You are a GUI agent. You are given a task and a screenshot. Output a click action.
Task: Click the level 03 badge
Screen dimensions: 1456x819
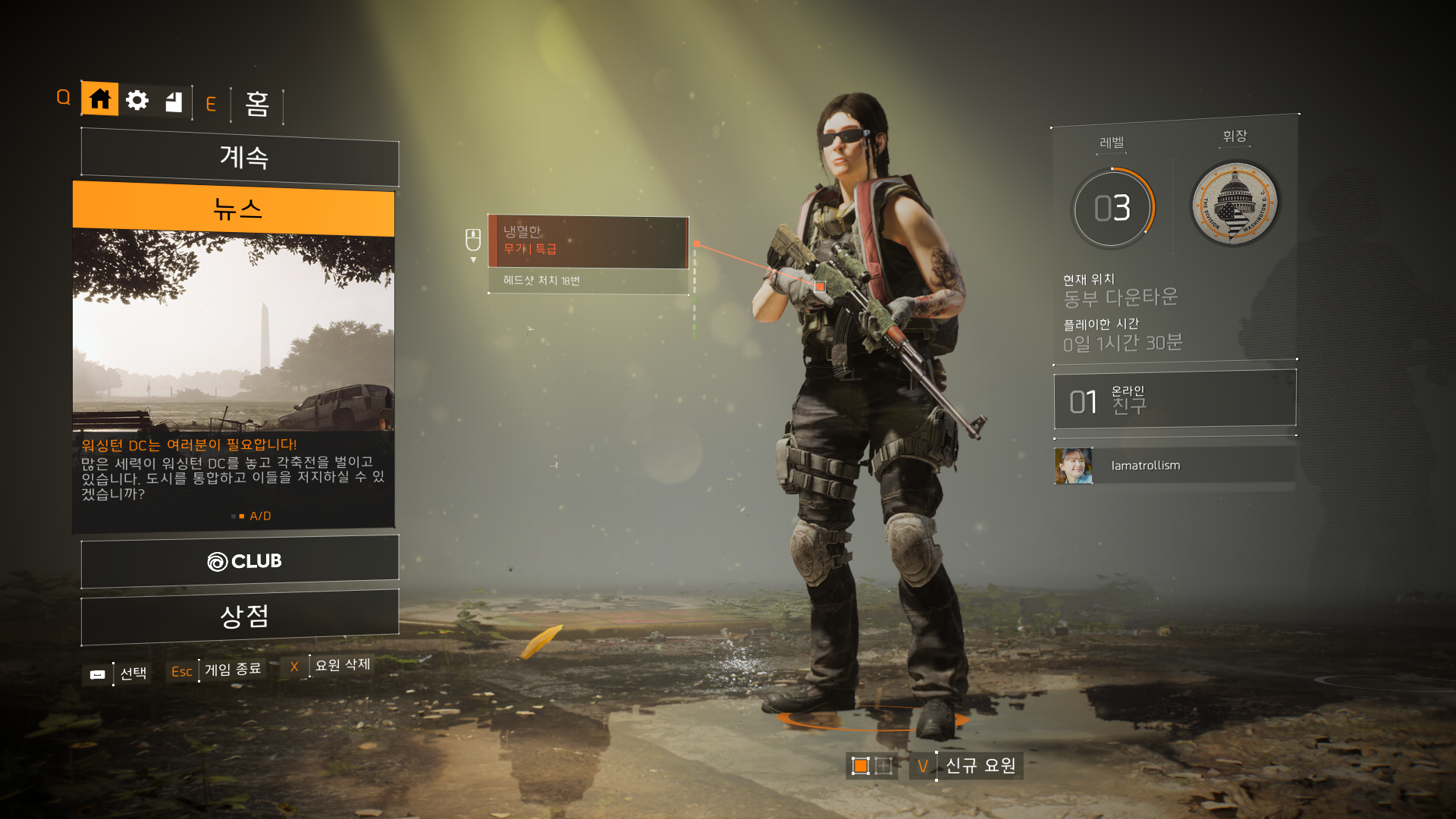(1112, 208)
